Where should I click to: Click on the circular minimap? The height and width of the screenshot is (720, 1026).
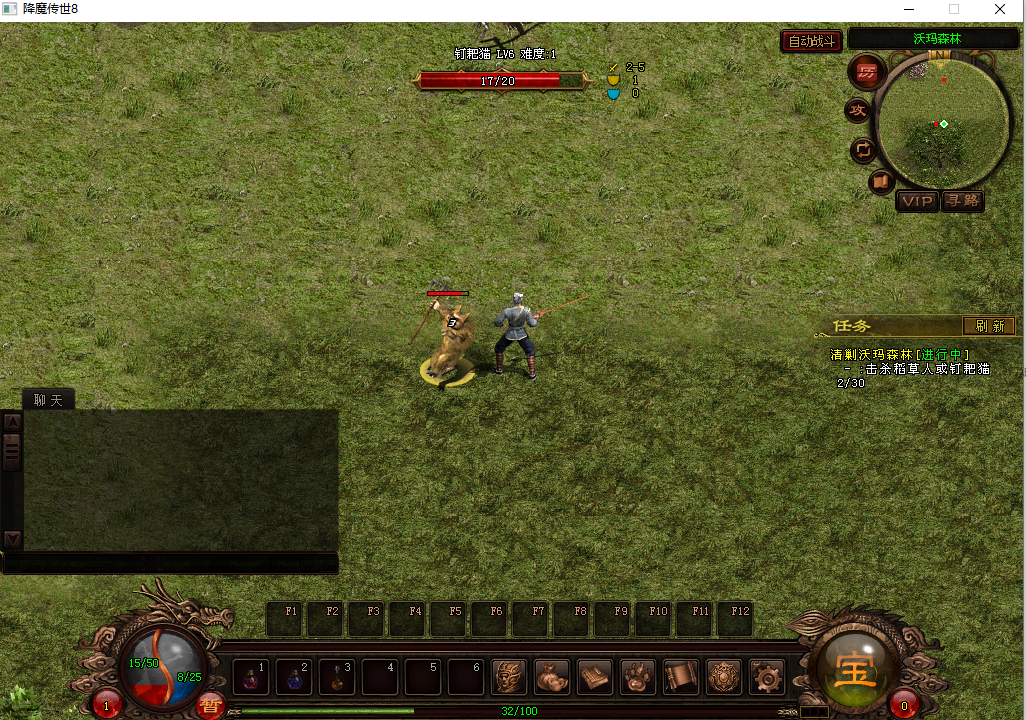pos(941,124)
